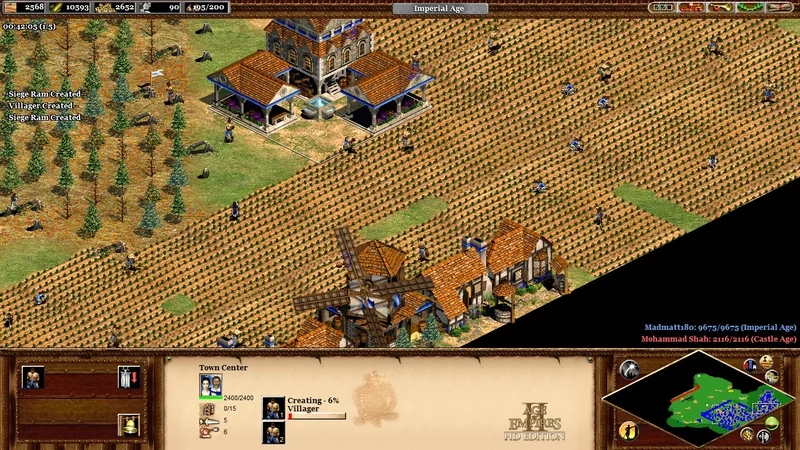Cancel the first queued villager
This screenshot has width=800, height=450.
(x=273, y=408)
